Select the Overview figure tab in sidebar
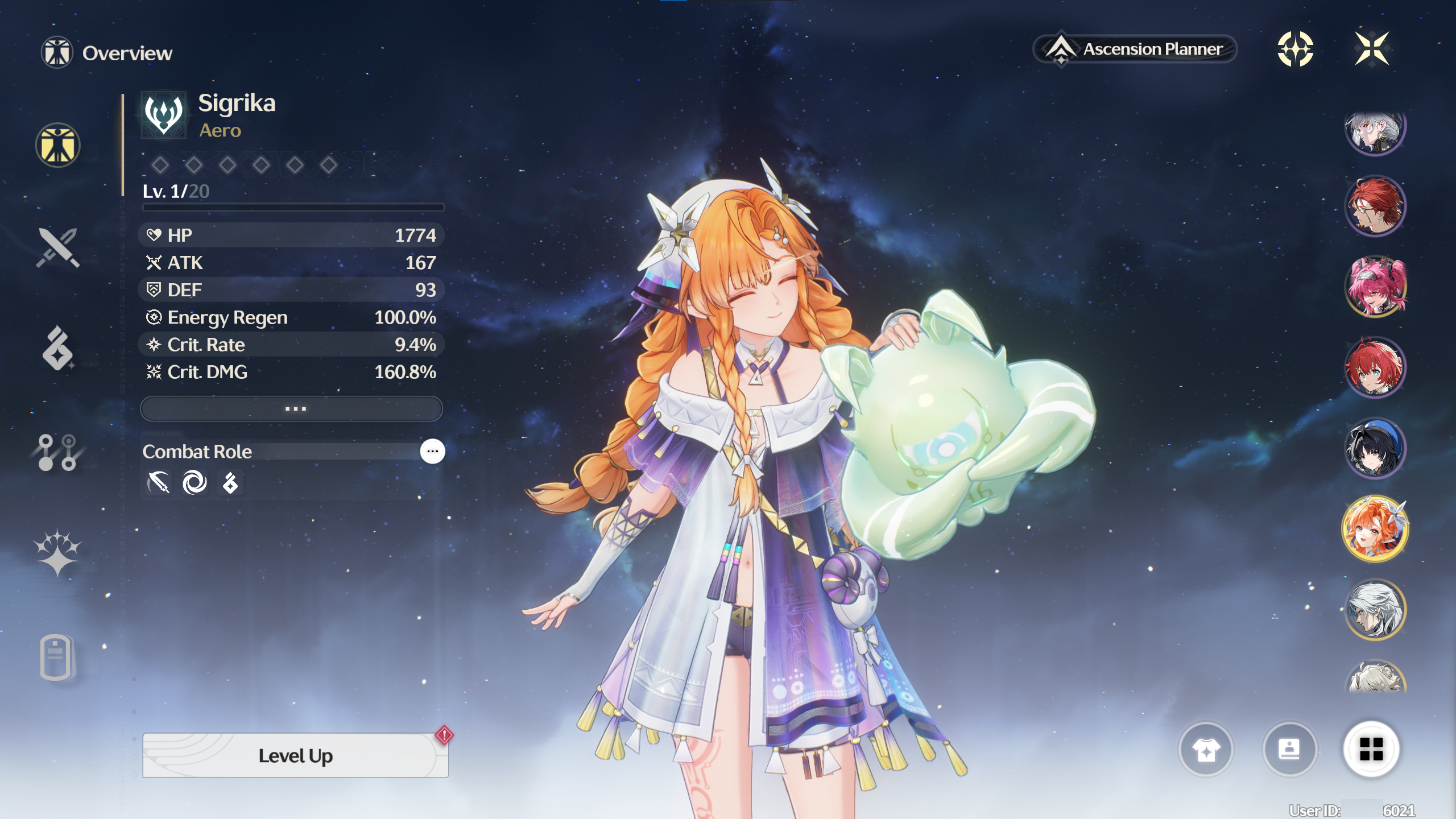 (x=57, y=146)
